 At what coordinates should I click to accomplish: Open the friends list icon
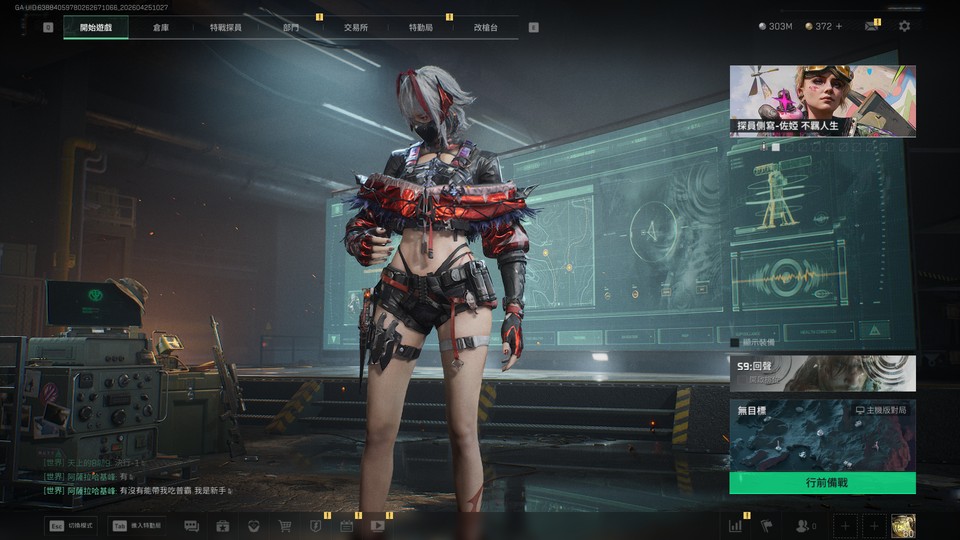(803, 525)
